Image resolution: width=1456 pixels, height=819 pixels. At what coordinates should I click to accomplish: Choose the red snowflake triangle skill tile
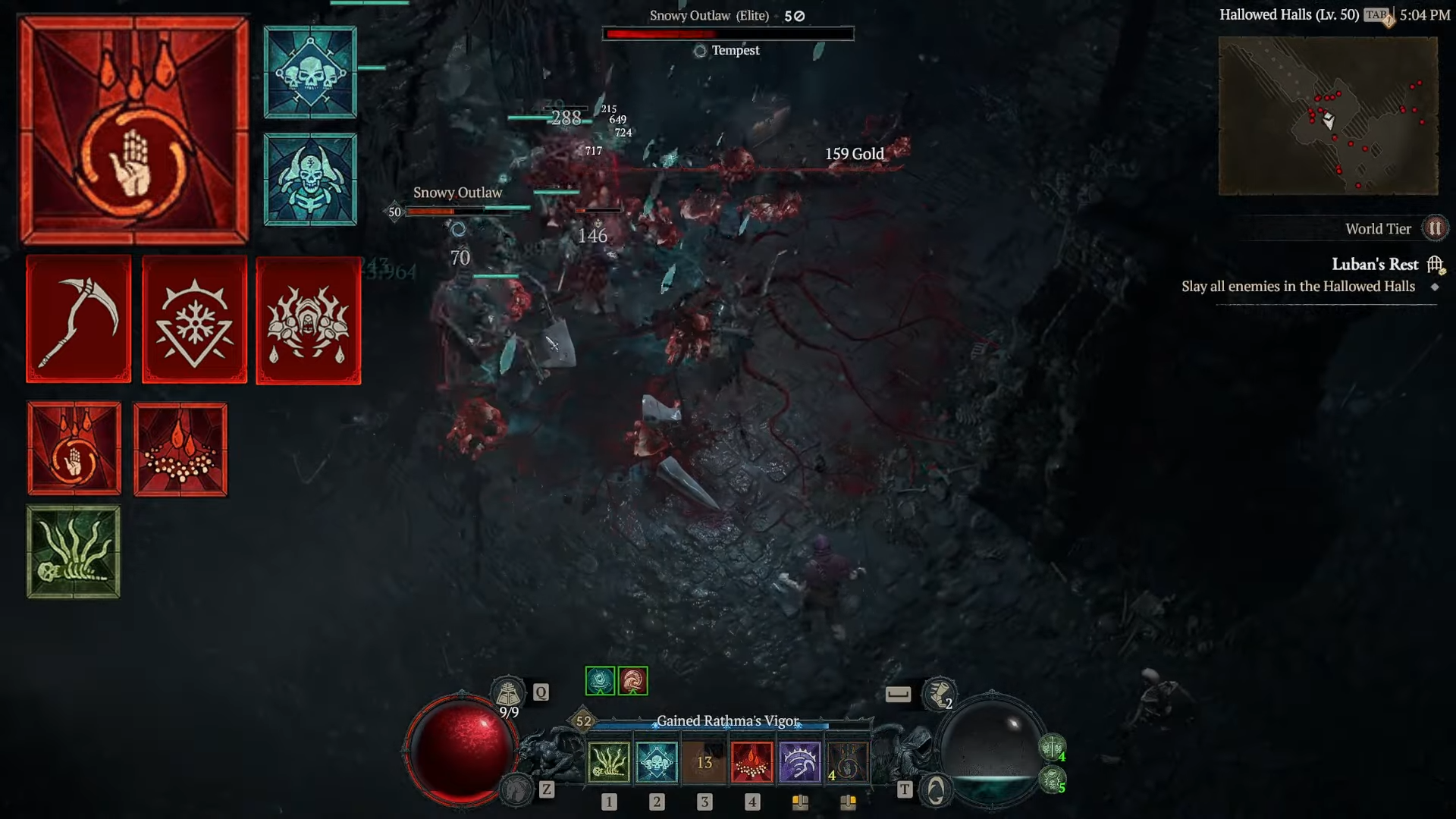pyautogui.click(x=194, y=319)
